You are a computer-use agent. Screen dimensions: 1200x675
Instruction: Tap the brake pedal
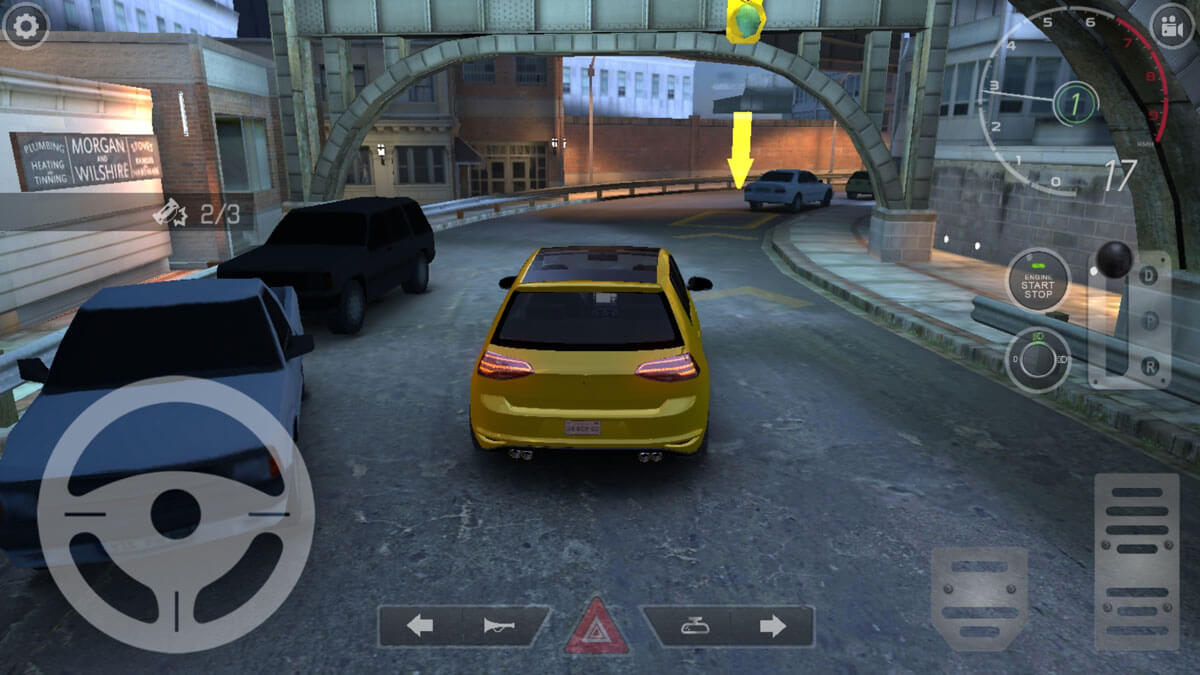[979, 597]
